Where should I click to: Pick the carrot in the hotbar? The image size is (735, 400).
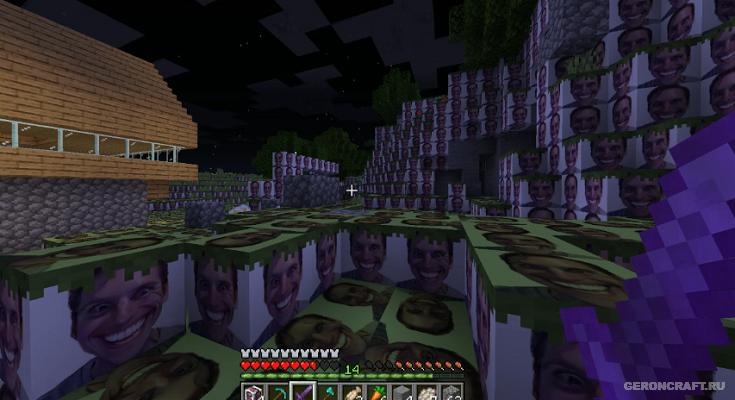tap(377, 392)
